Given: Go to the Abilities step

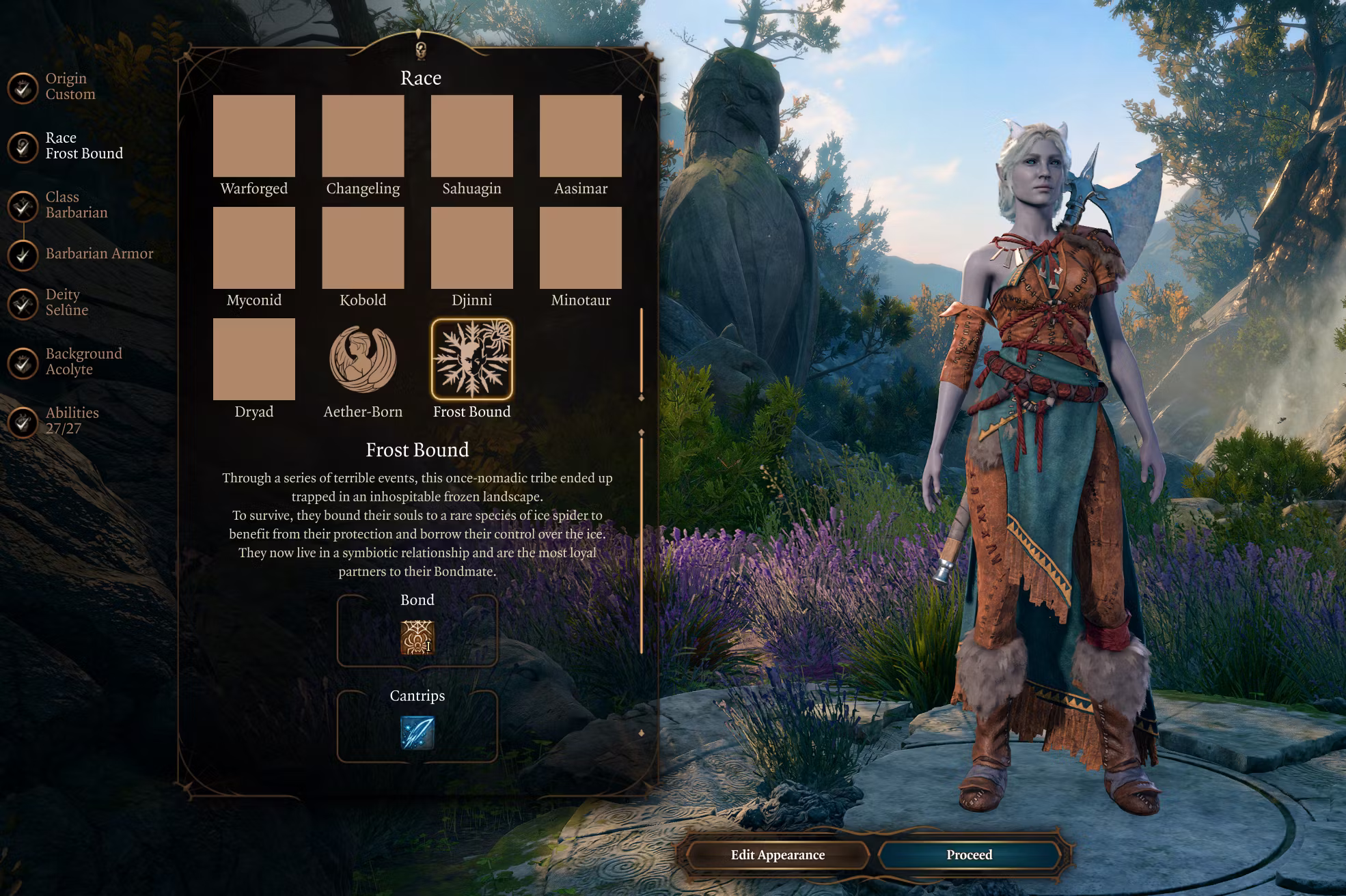Looking at the screenshot, I should pyautogui.click(x=23, y=422).
